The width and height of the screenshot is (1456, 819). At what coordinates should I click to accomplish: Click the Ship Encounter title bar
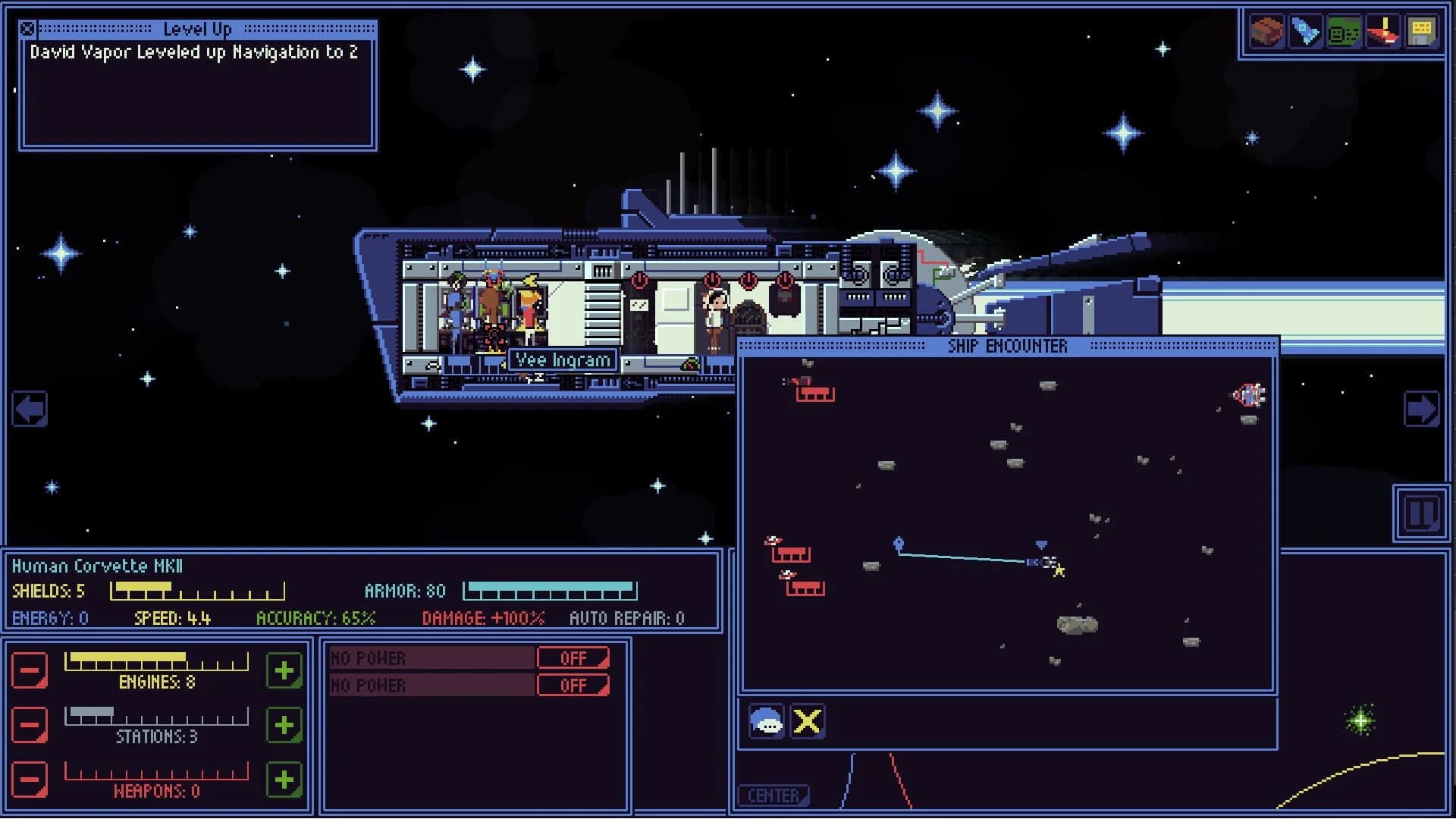(x=1007, y=346)
